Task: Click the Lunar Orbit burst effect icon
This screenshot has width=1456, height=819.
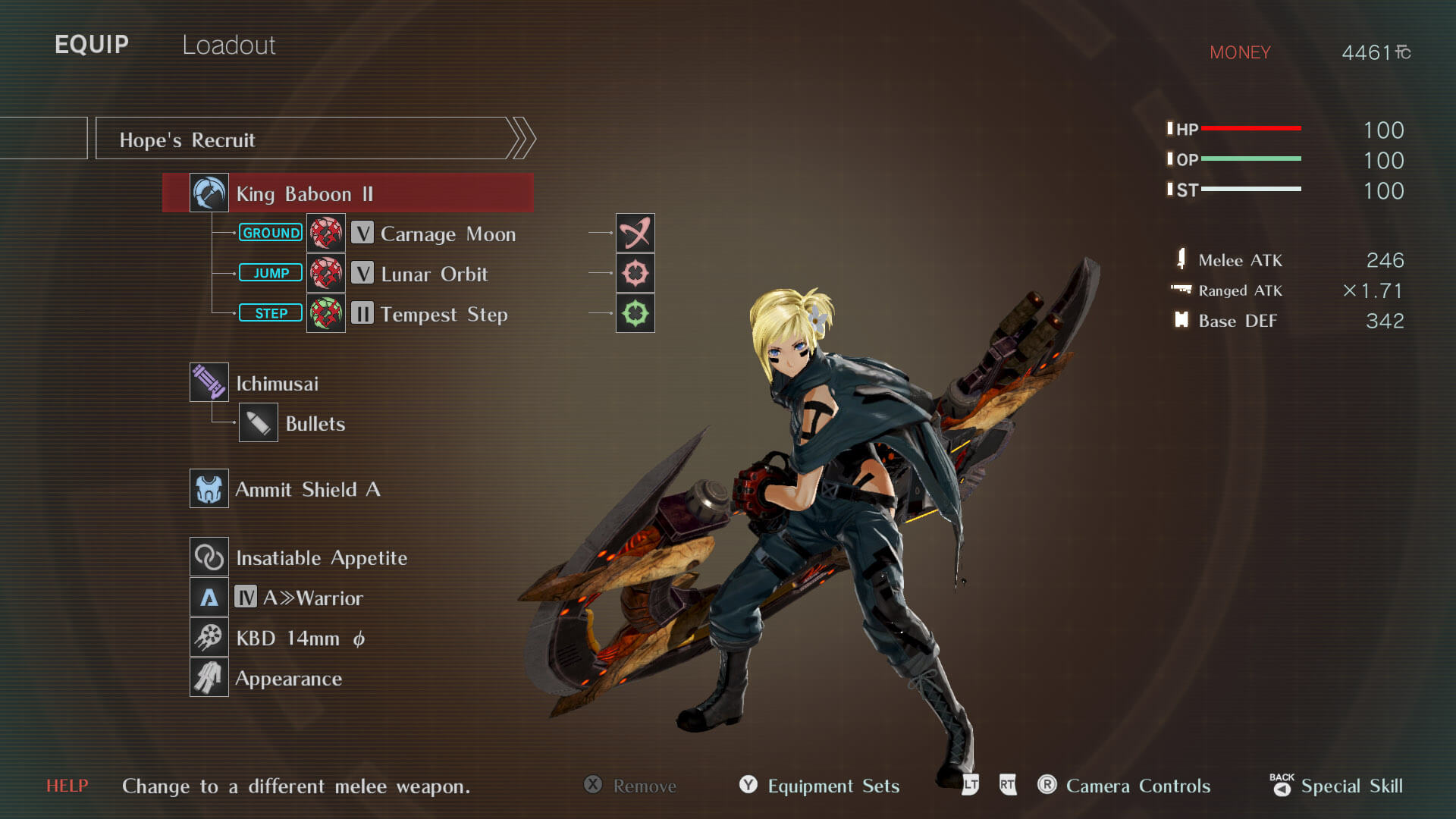Action: pyautogui.click(x=635, y=273)
